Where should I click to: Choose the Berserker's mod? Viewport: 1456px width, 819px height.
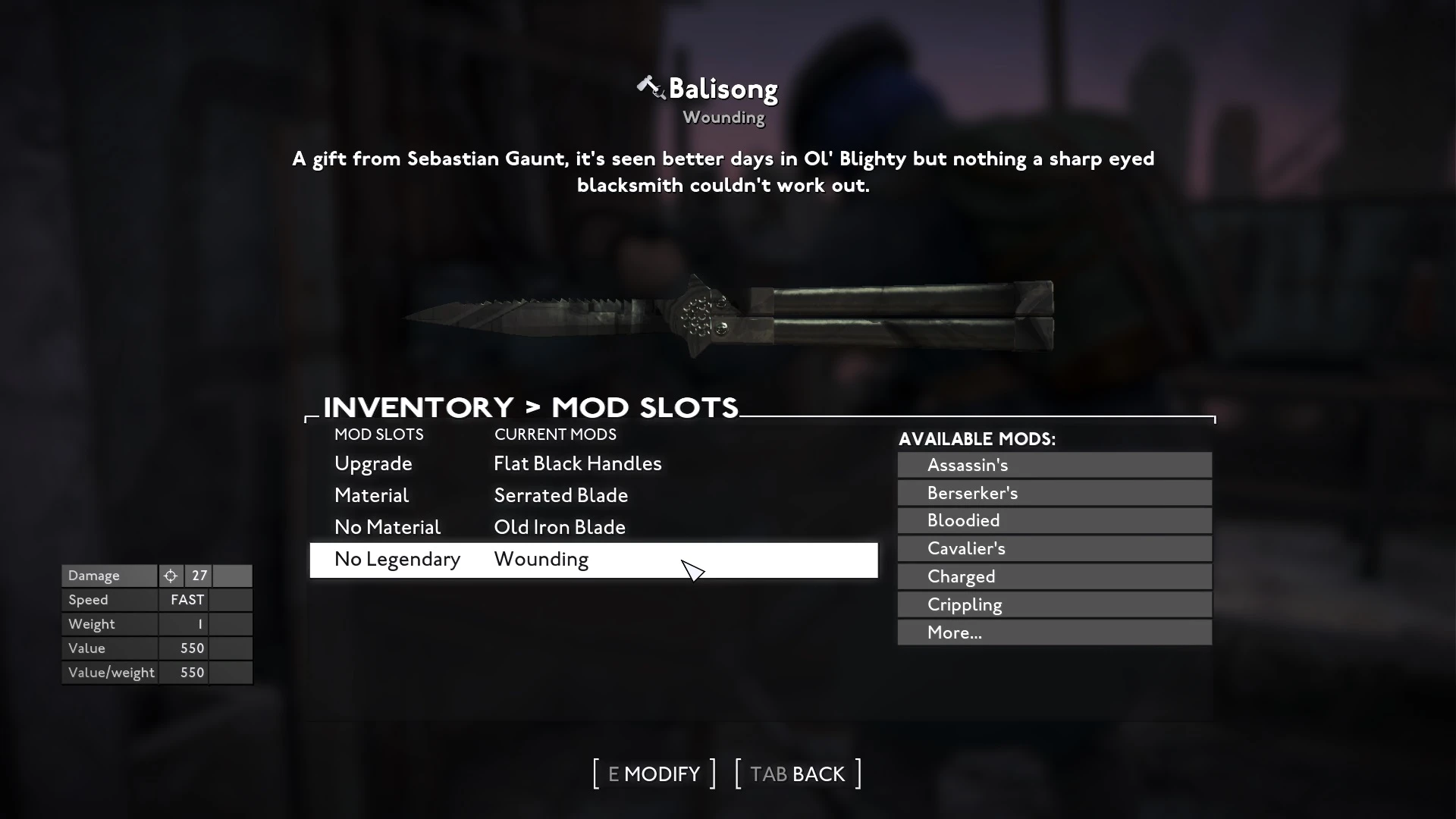1054,493
